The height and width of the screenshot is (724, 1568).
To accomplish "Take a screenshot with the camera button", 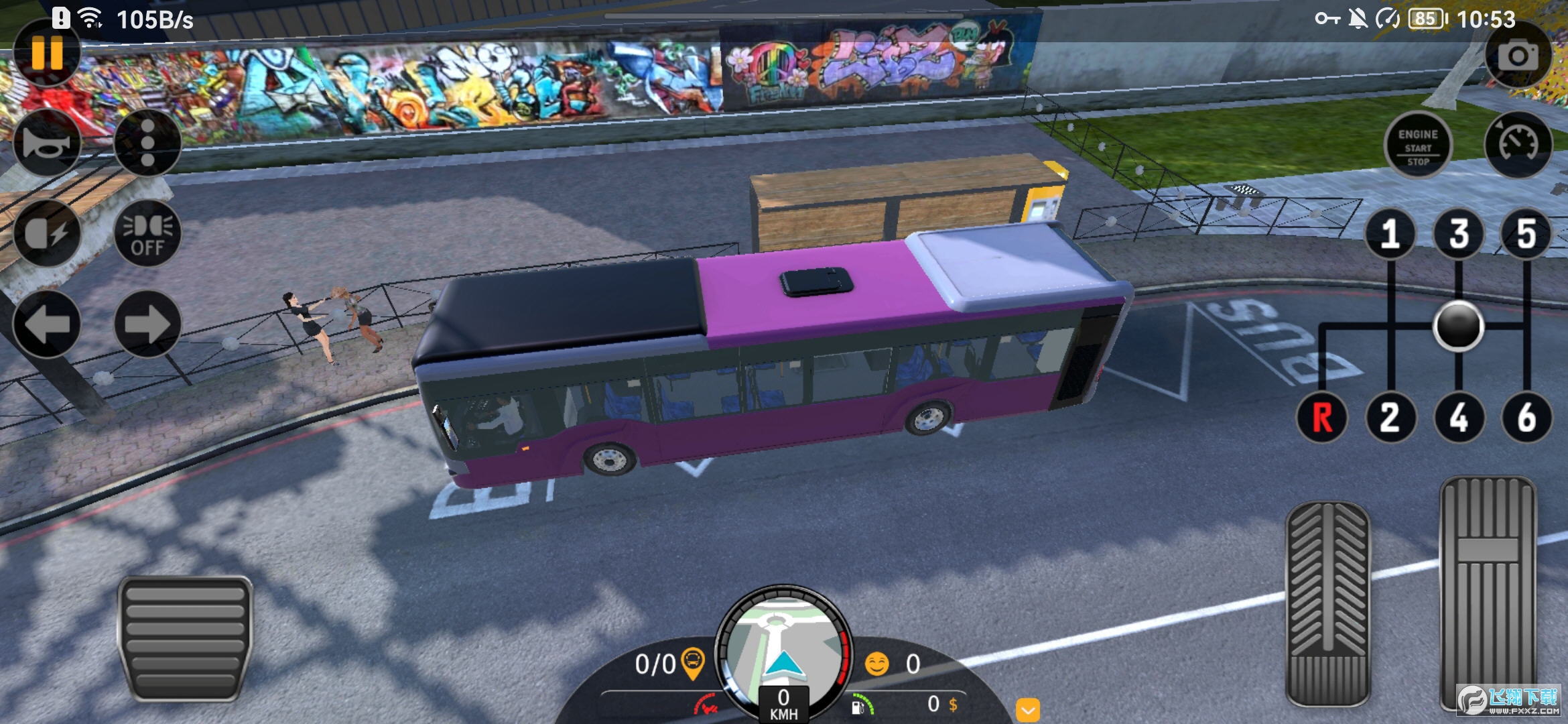I will click(x=1518, y=56).
